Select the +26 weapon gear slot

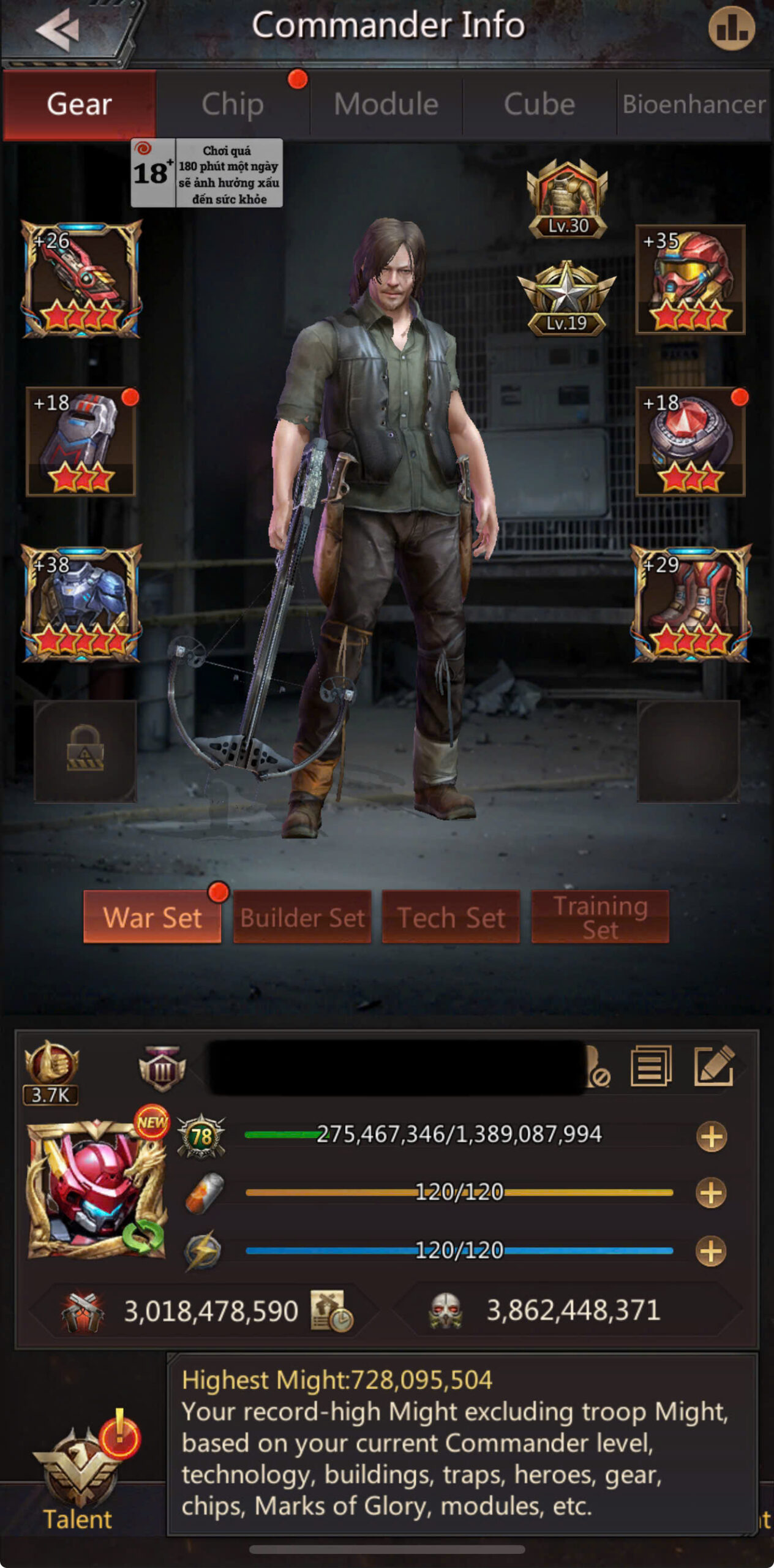coord(81,279)
